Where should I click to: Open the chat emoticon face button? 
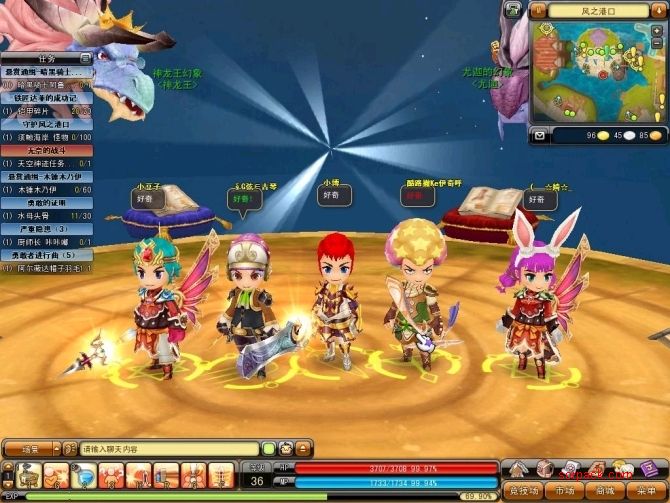tap(285, 449)
